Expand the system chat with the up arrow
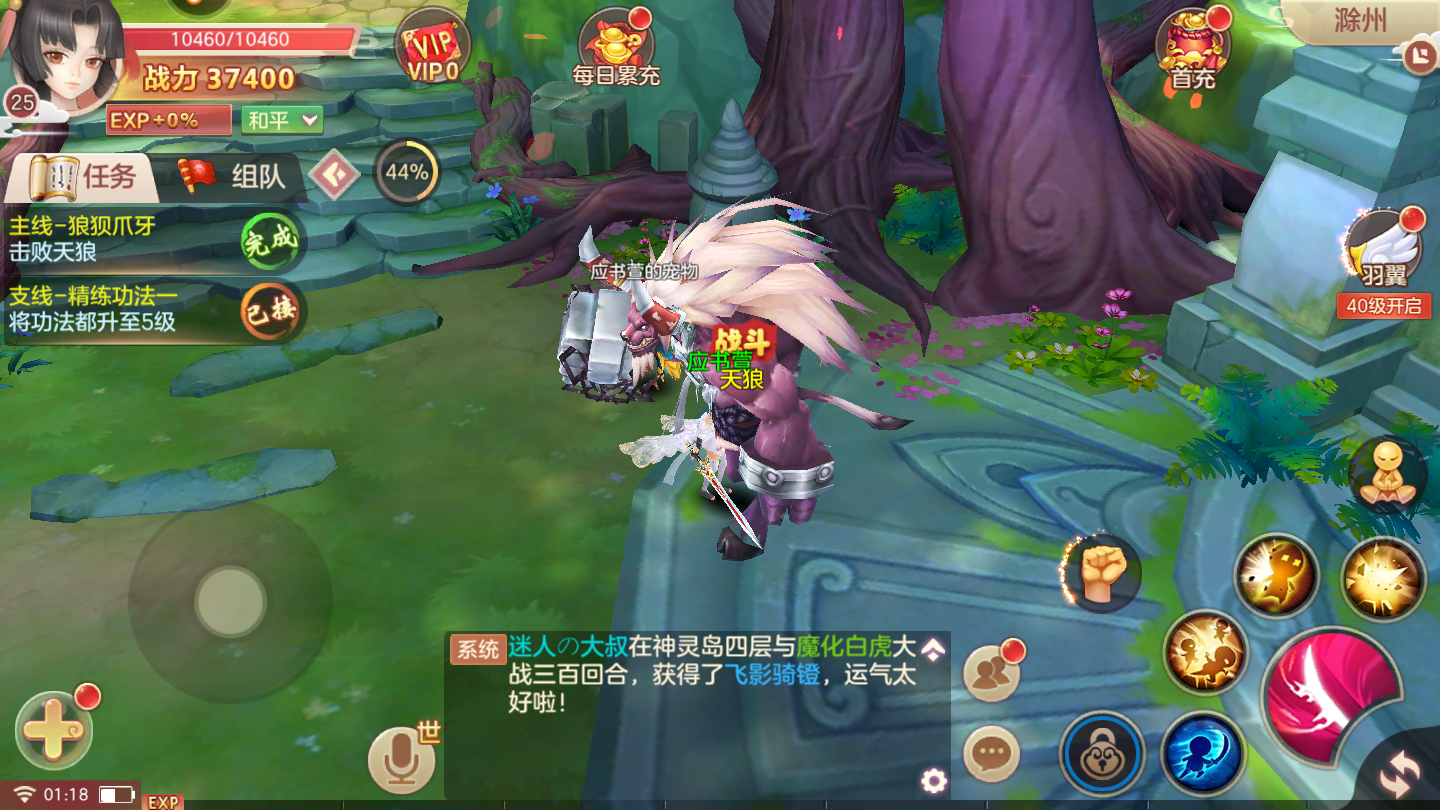1440x810 pixels. tap(935, 650)
